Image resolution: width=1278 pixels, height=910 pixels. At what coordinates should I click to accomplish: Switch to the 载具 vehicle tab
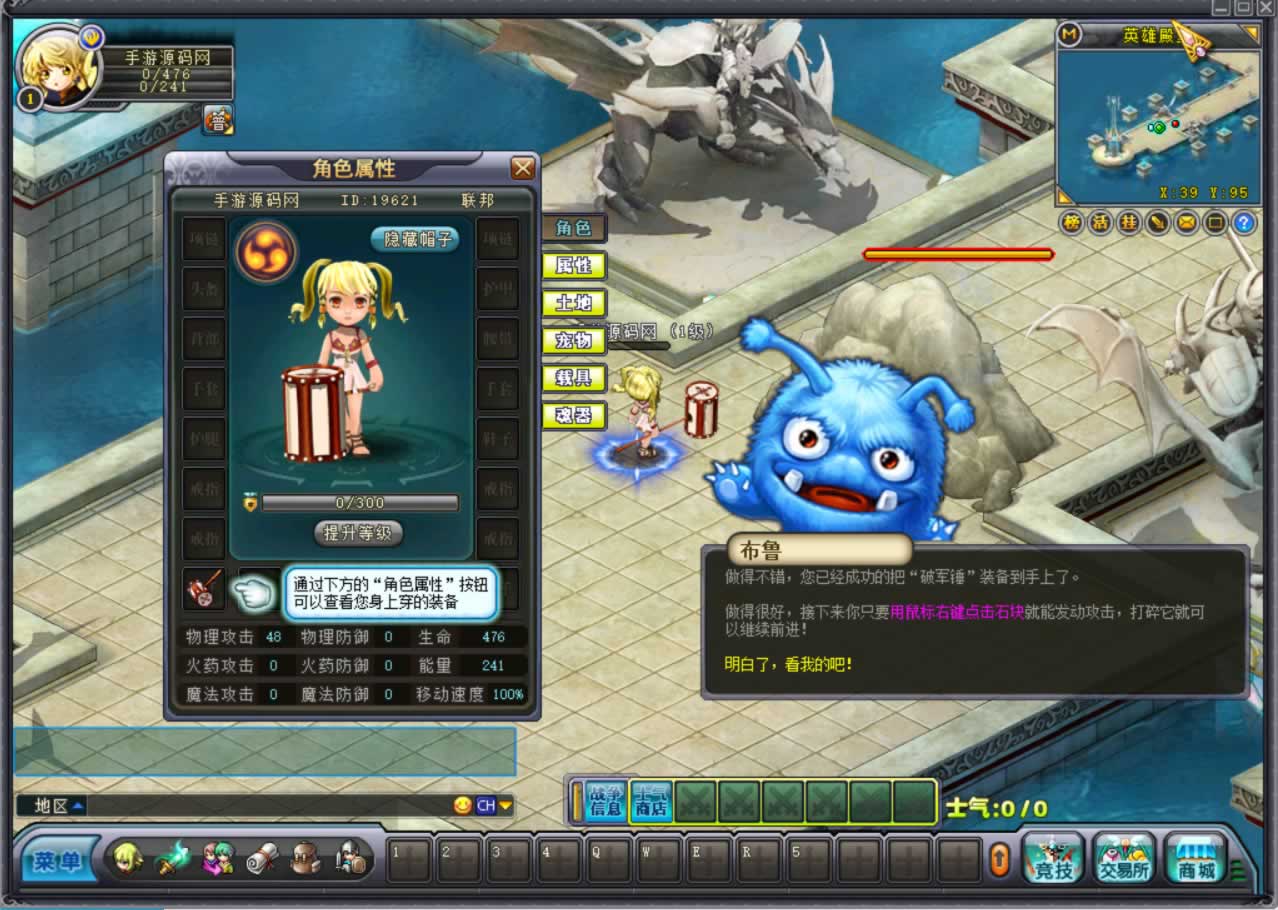coord(574,378)
